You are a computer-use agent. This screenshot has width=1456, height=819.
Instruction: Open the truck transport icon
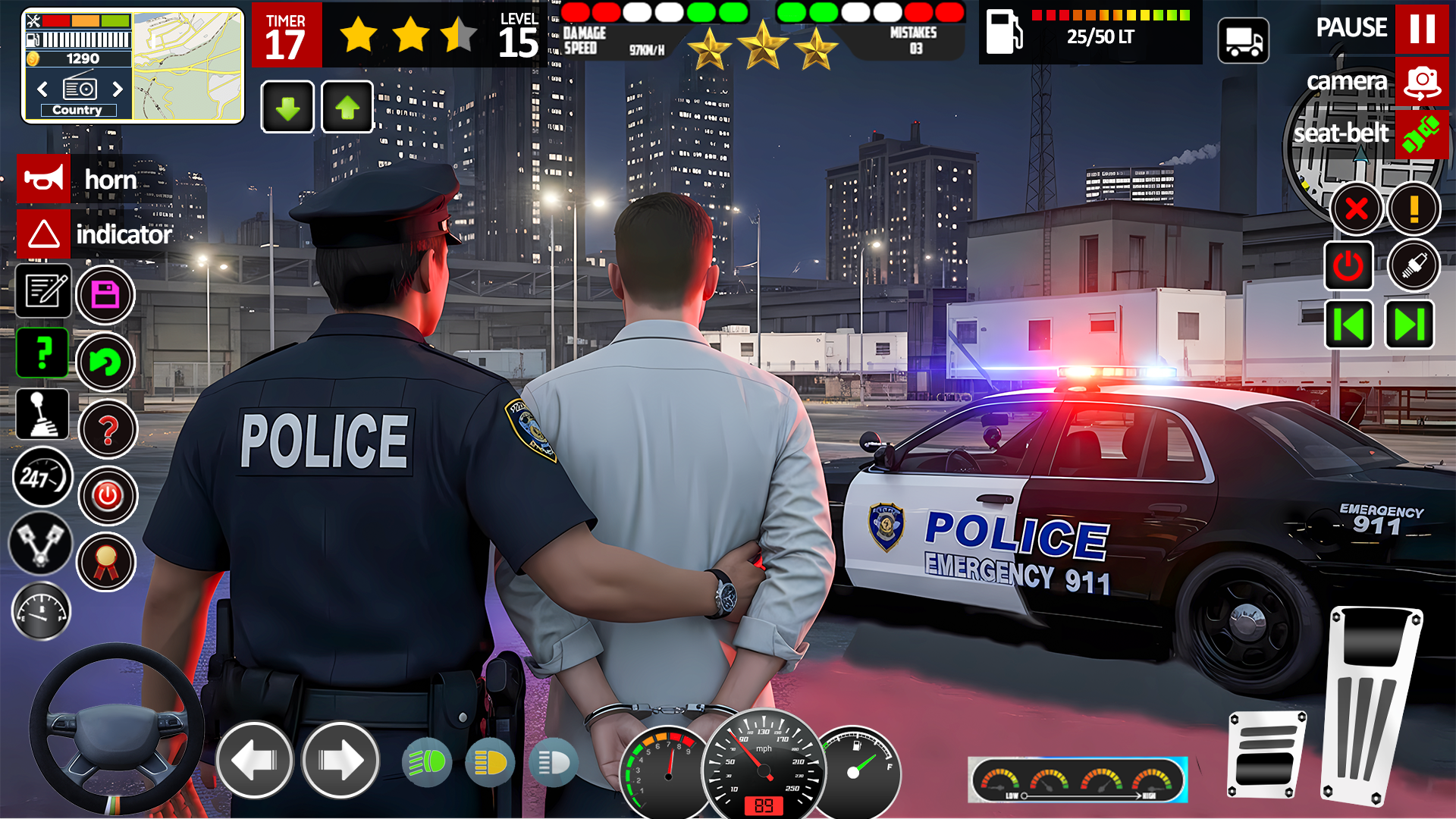point(1244,39)
